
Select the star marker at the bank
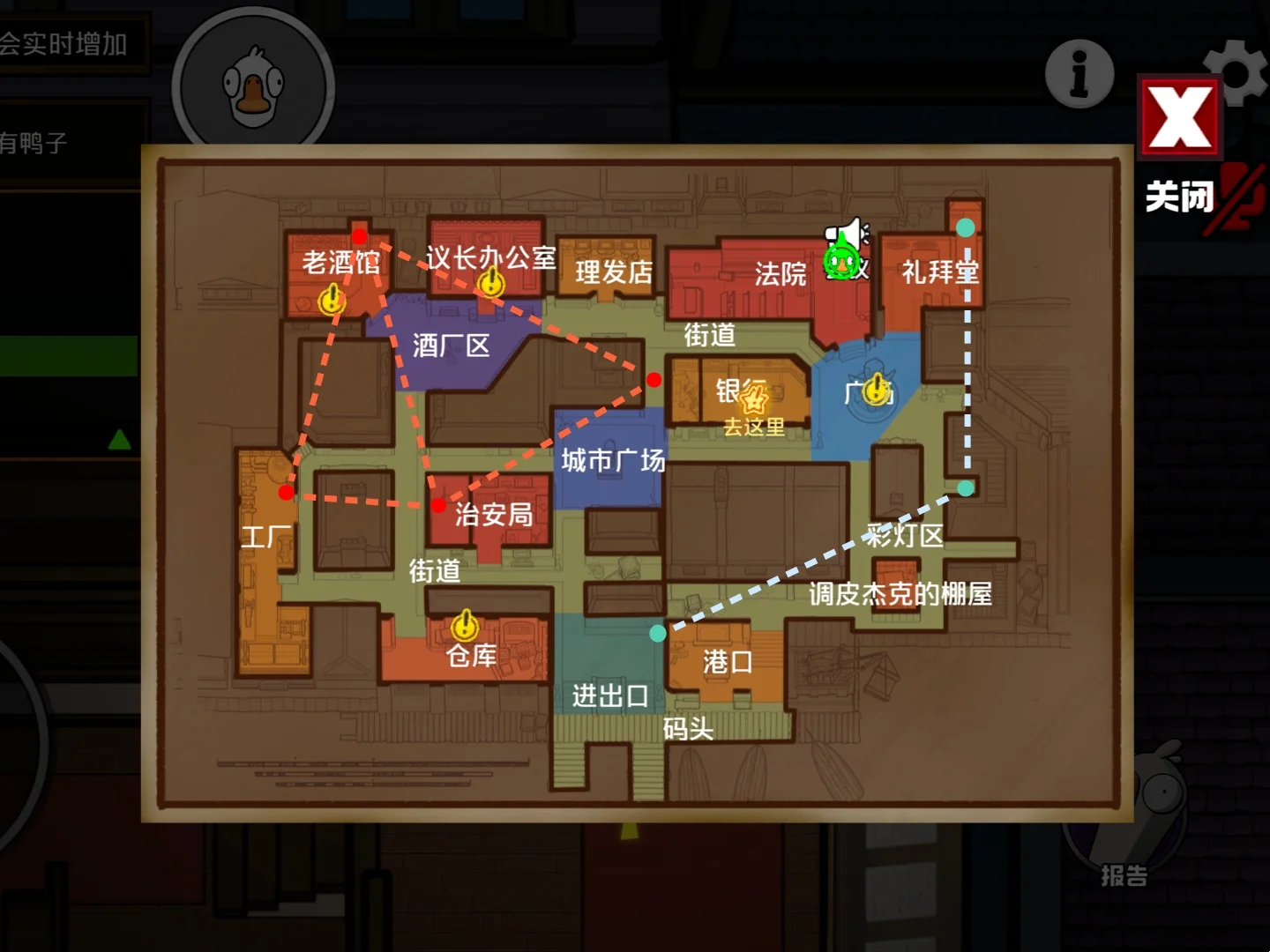754,400
